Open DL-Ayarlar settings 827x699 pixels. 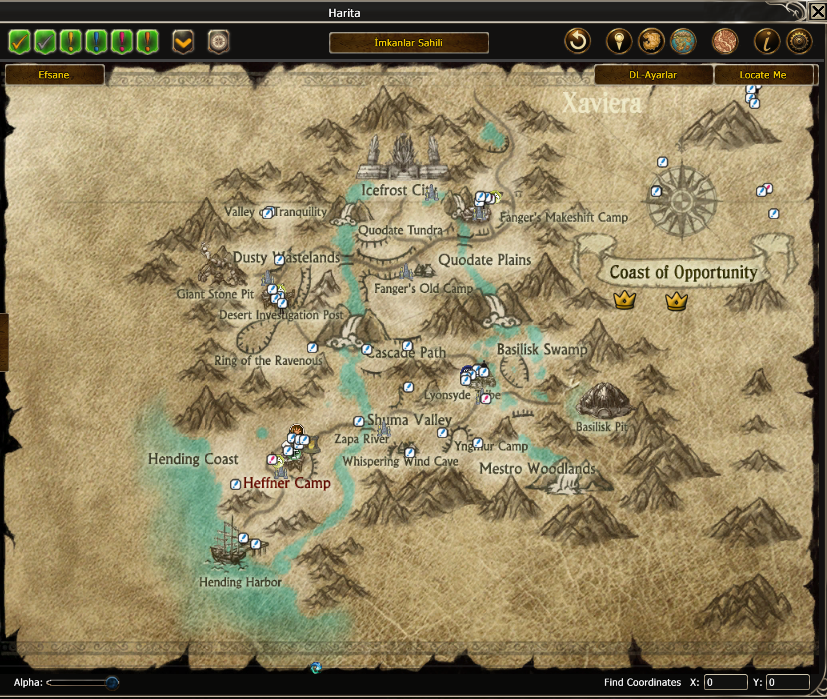coord(653,75)
